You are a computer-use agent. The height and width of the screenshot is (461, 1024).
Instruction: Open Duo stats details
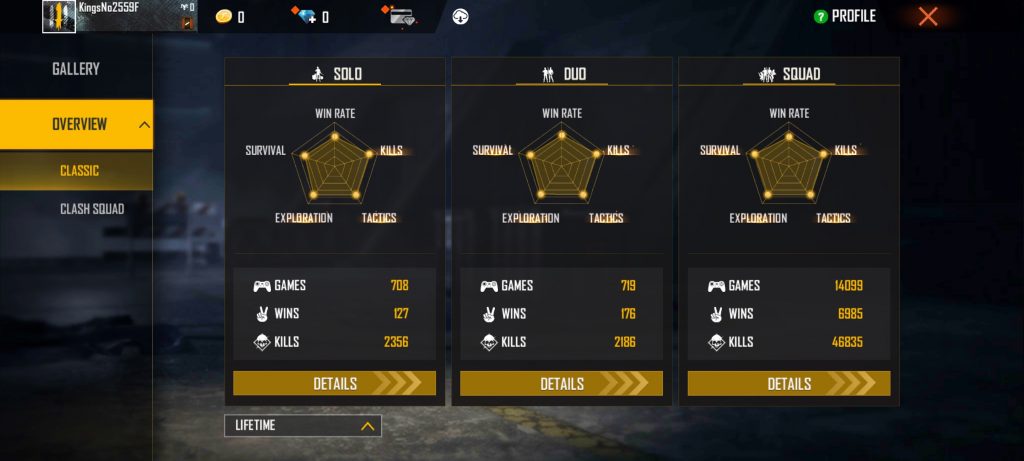(561, 384)
